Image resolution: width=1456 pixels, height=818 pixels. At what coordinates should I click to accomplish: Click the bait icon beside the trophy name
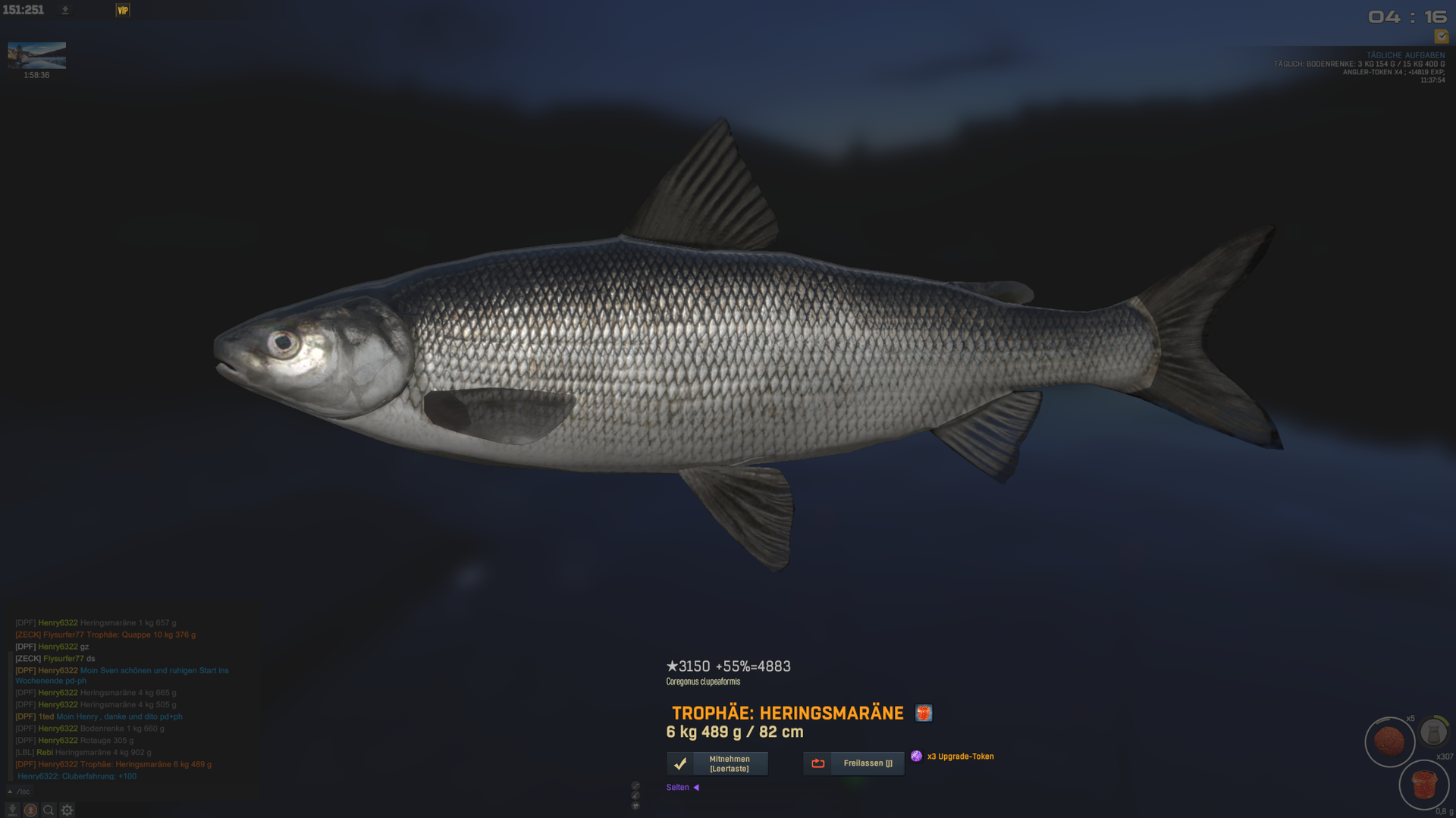[x=923, y=713]
